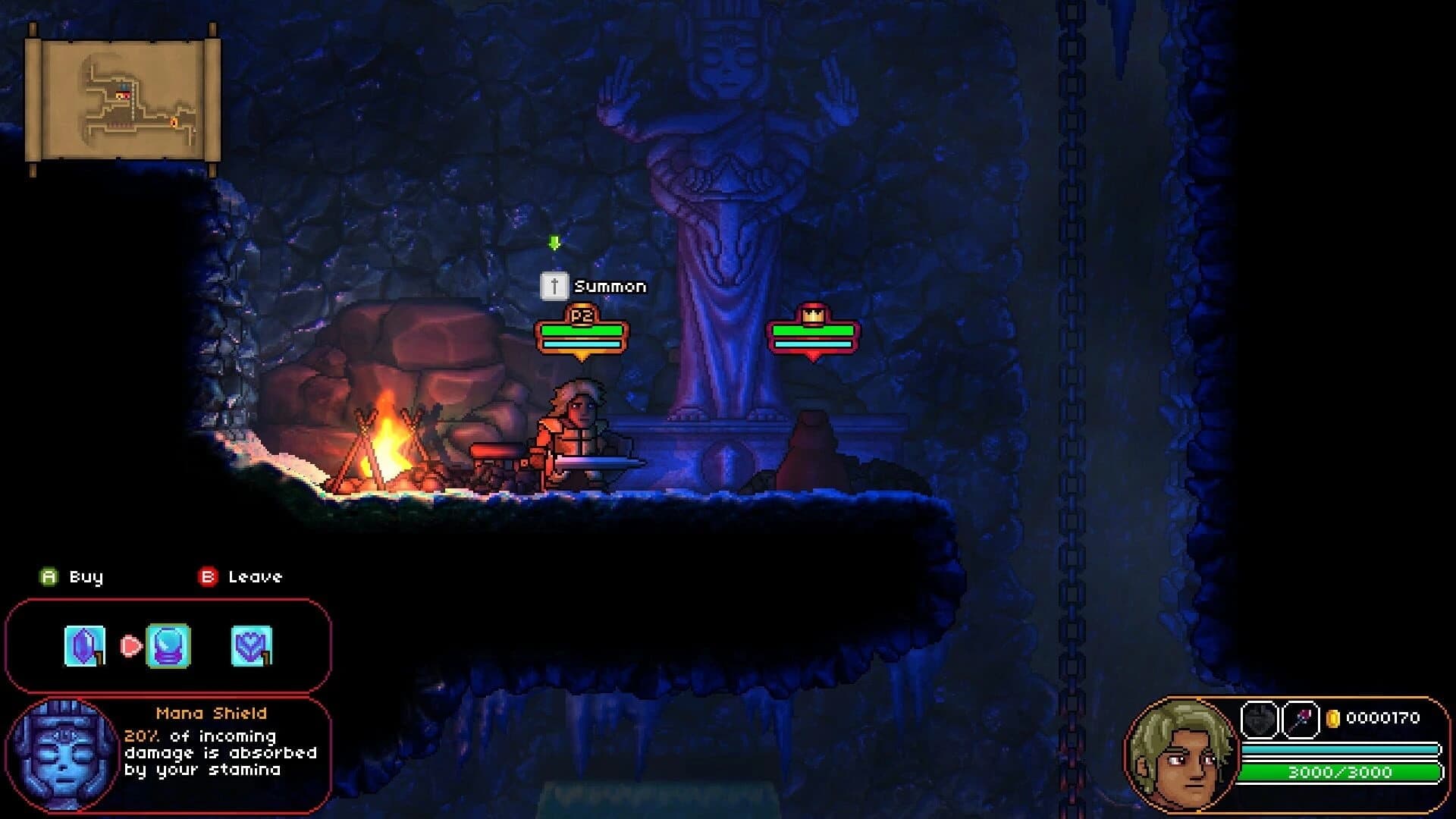Click the Summon text prompt
The image size is (1456, 819).
[610, 287]
